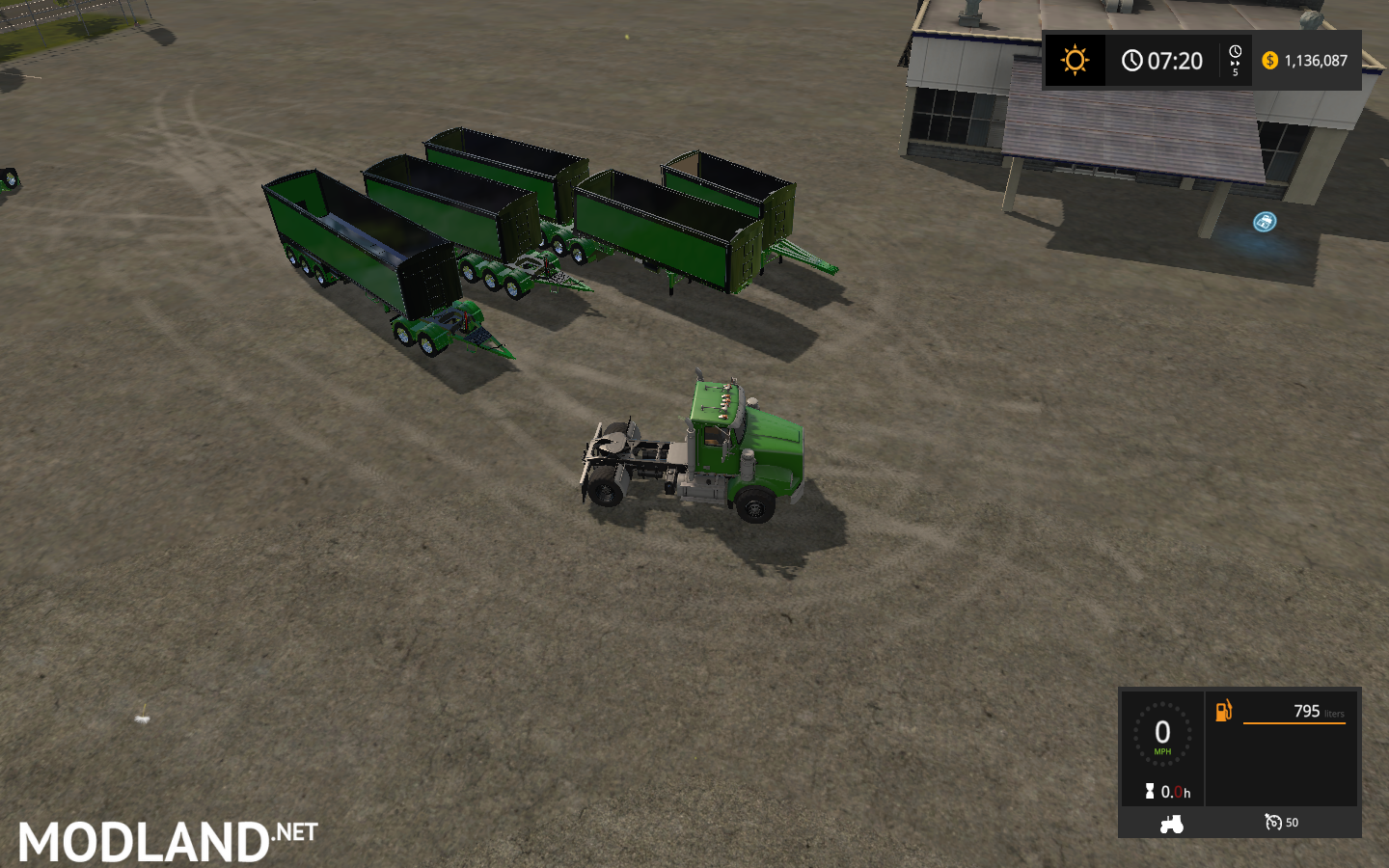Image resolution: width=1389 pixels, height=868 pixels.
Task: Click the hourglass operating hours icon
Action: 1148,791
